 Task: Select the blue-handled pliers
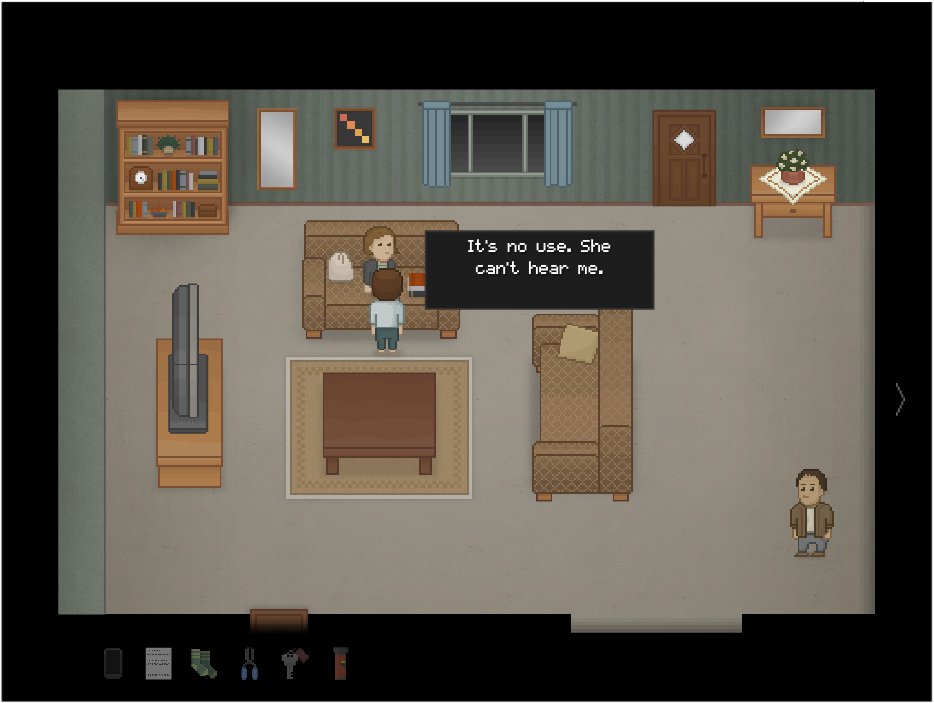pyautogui.click(x=248, y=663)
